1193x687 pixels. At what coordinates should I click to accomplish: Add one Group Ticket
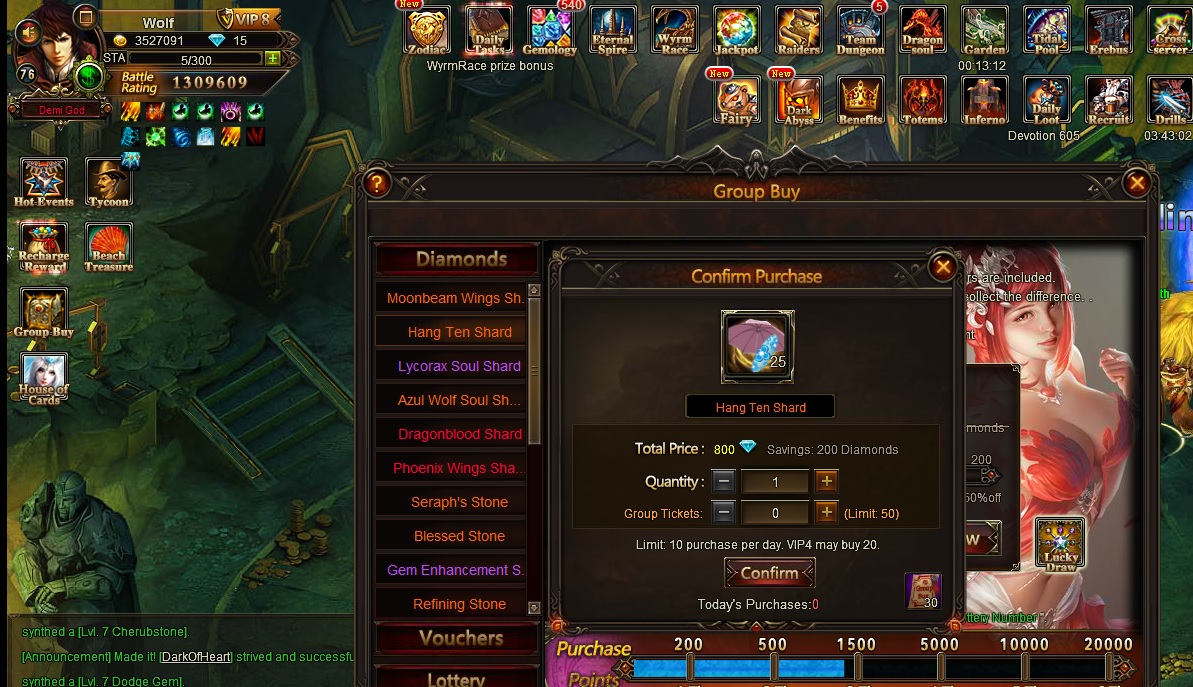click(826, 513)
